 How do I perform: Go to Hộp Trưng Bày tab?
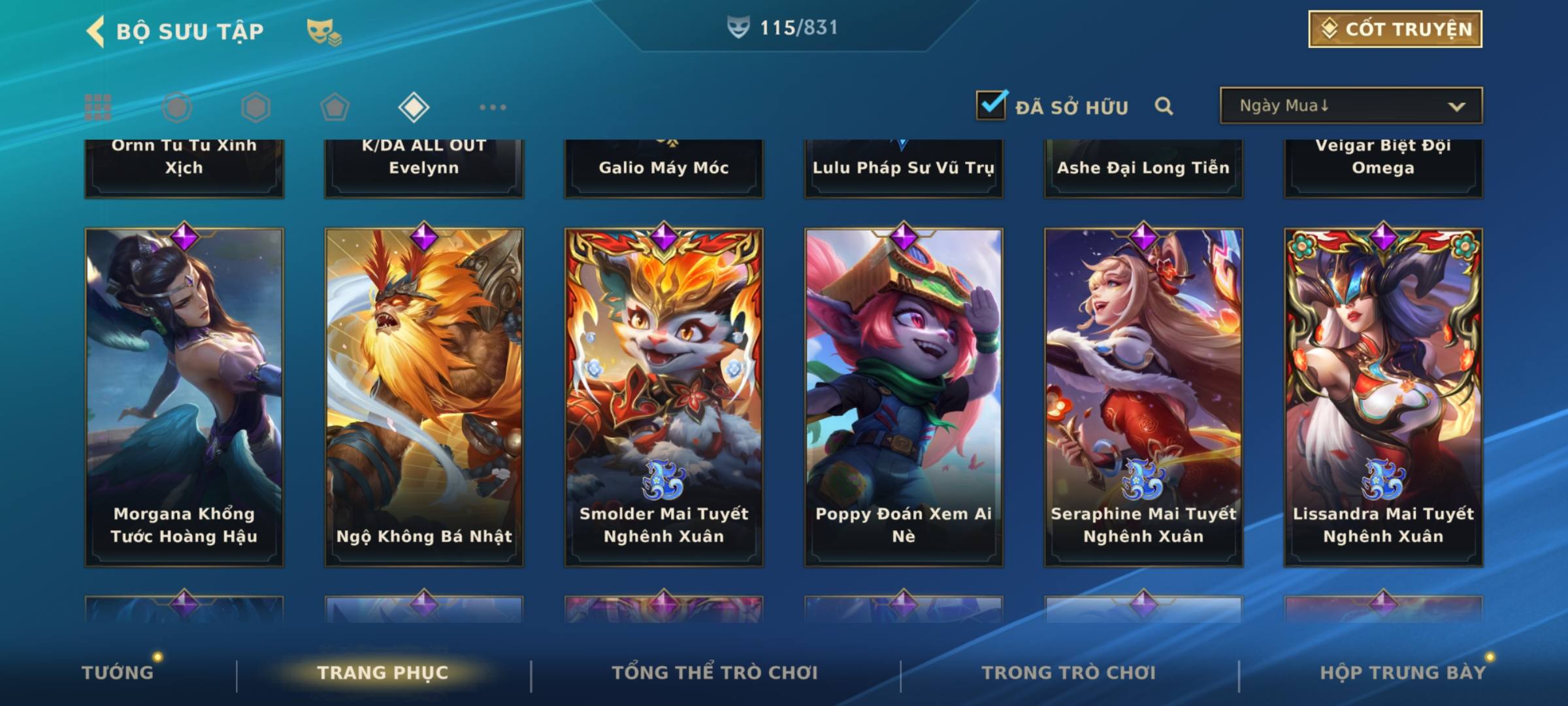(x=1403, y=673)
